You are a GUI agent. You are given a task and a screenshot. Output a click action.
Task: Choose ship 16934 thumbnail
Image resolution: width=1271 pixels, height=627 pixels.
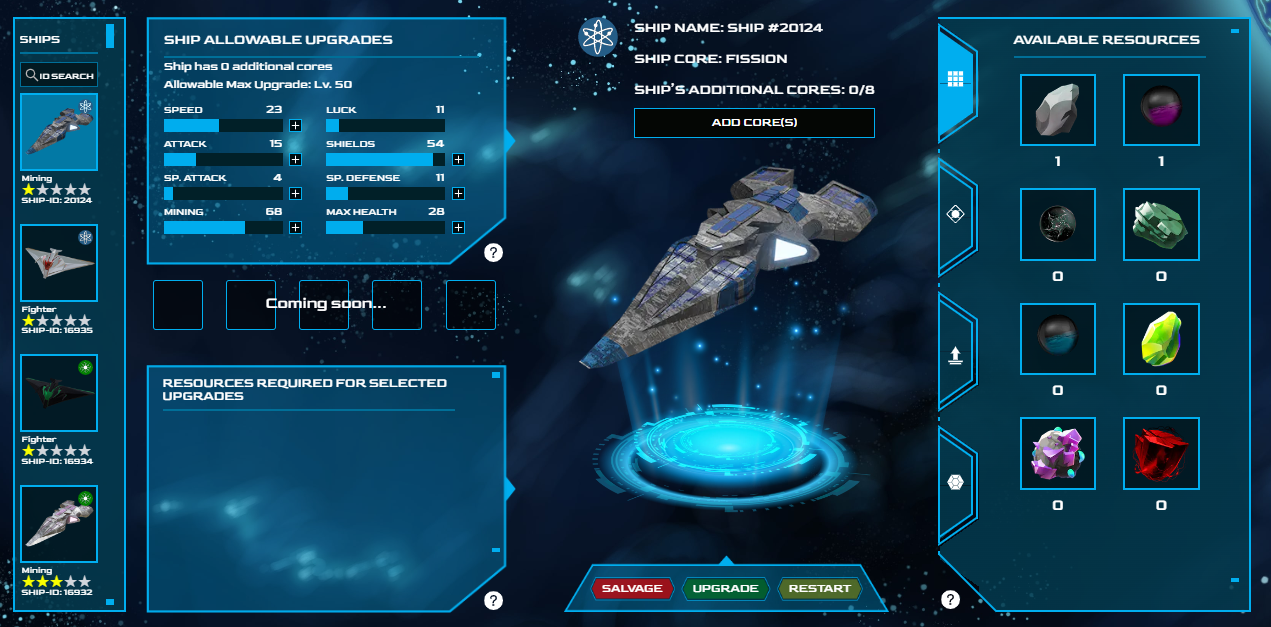pyautogui.click(x=59, y=393)
